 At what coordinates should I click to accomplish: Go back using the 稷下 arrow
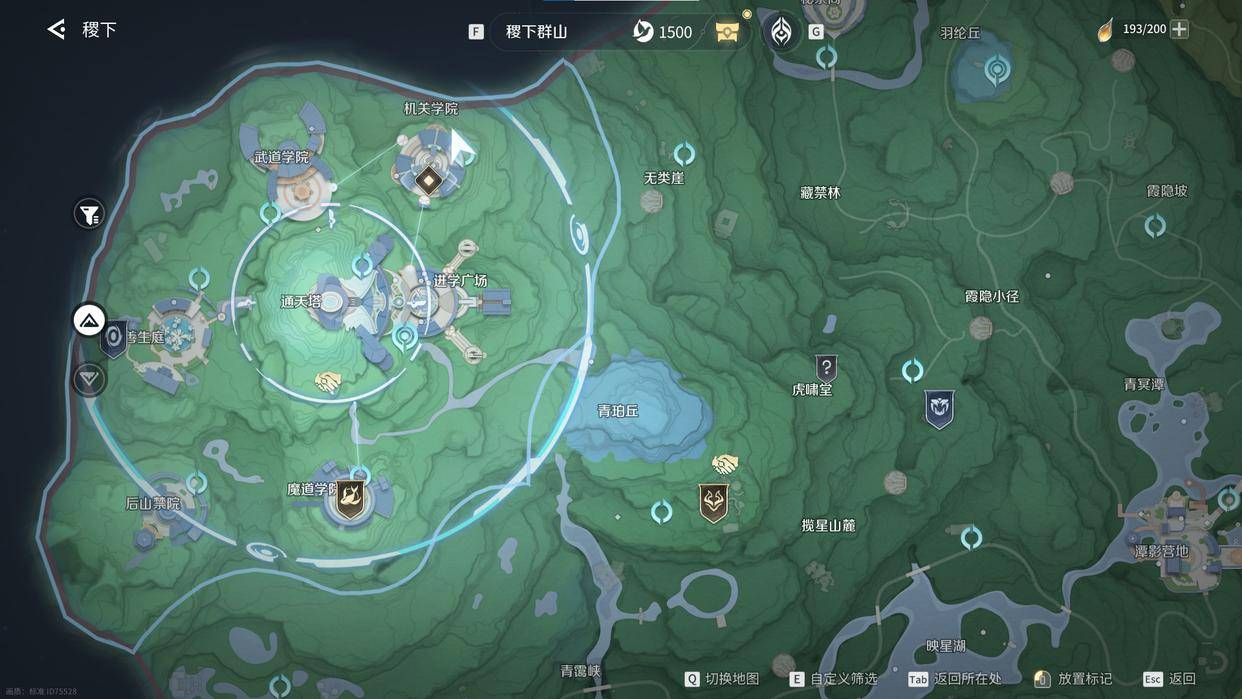click(57, 30)
